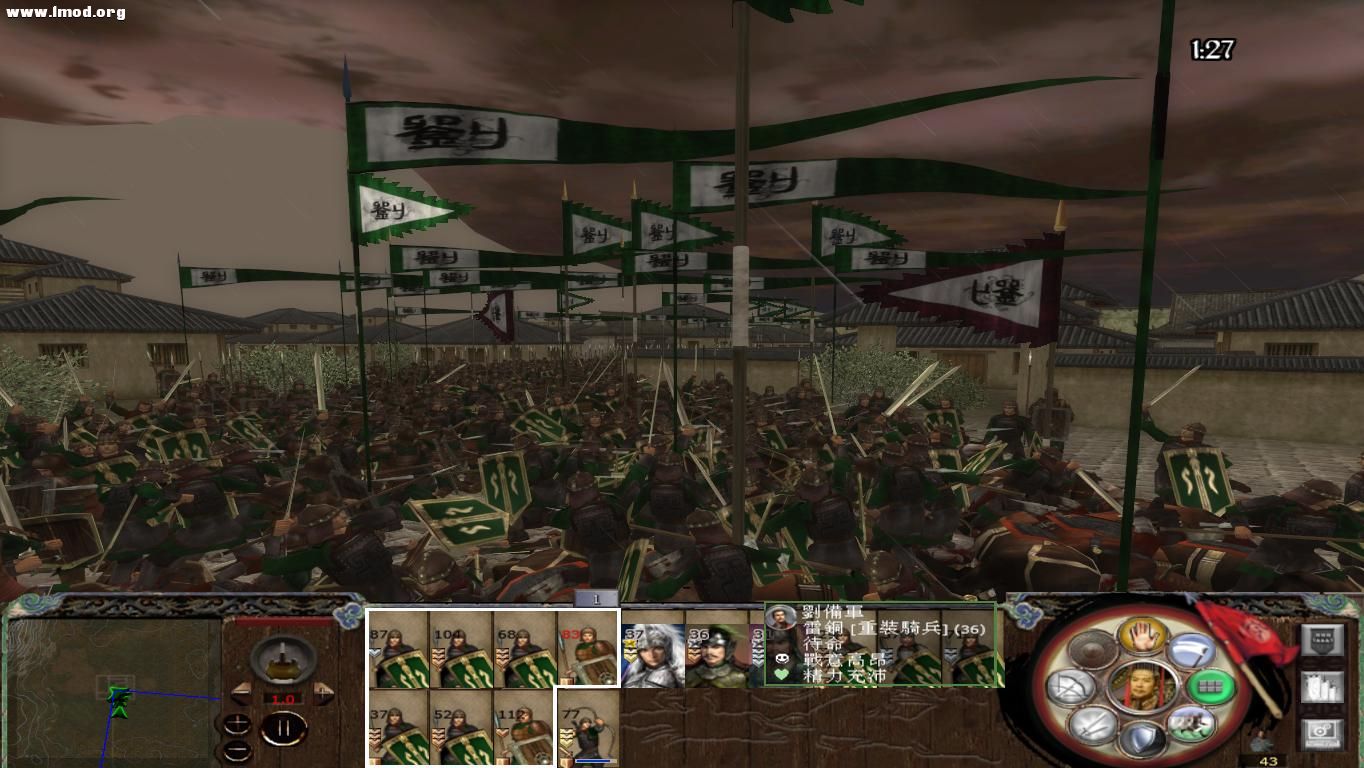Click the 1.0 battle speed indicator
The image size is (1364, 768).
[x=285, y=698]
